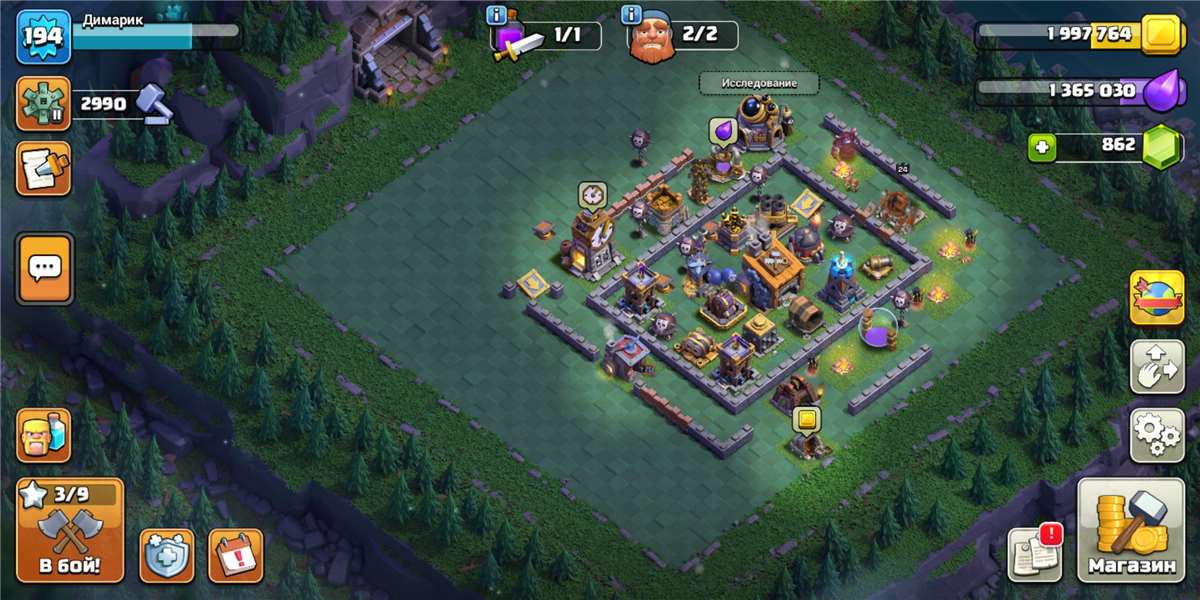Tap the clock tower boost bubble
Image resolution: width=1200 pixels, height=600 pixels.
591,194
